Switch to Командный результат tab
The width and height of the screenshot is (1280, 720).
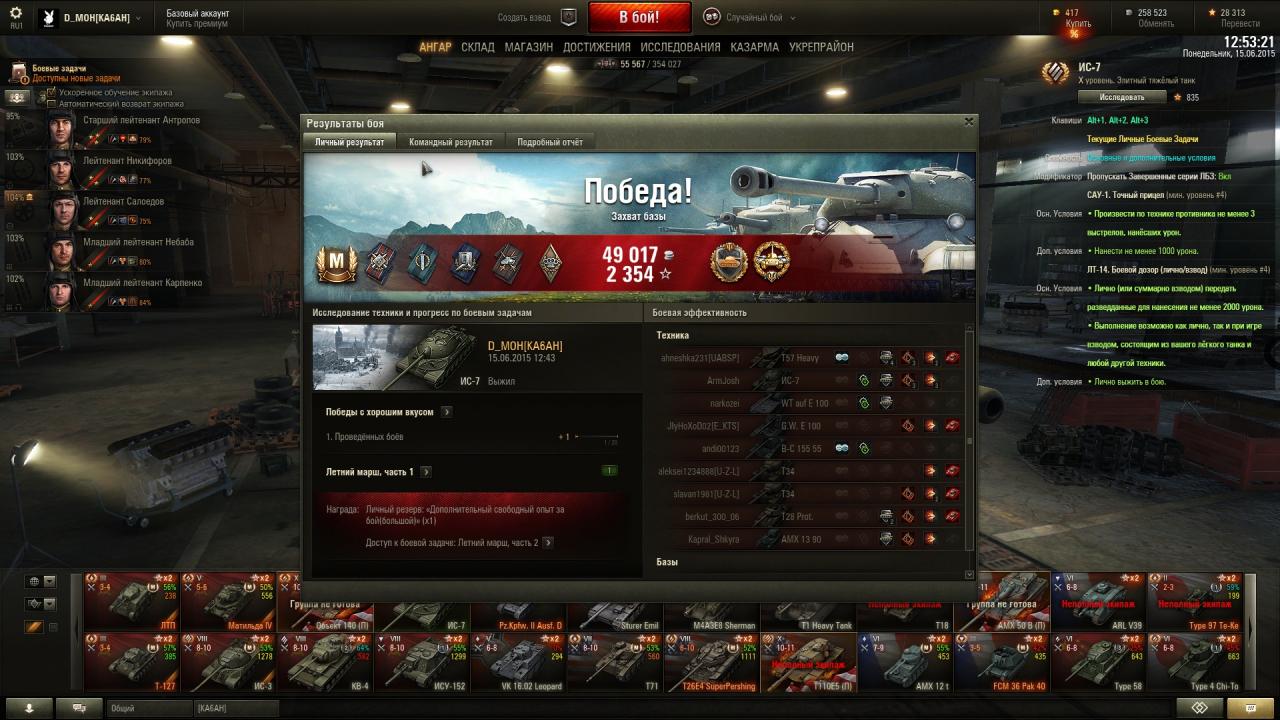click(450, 142)
